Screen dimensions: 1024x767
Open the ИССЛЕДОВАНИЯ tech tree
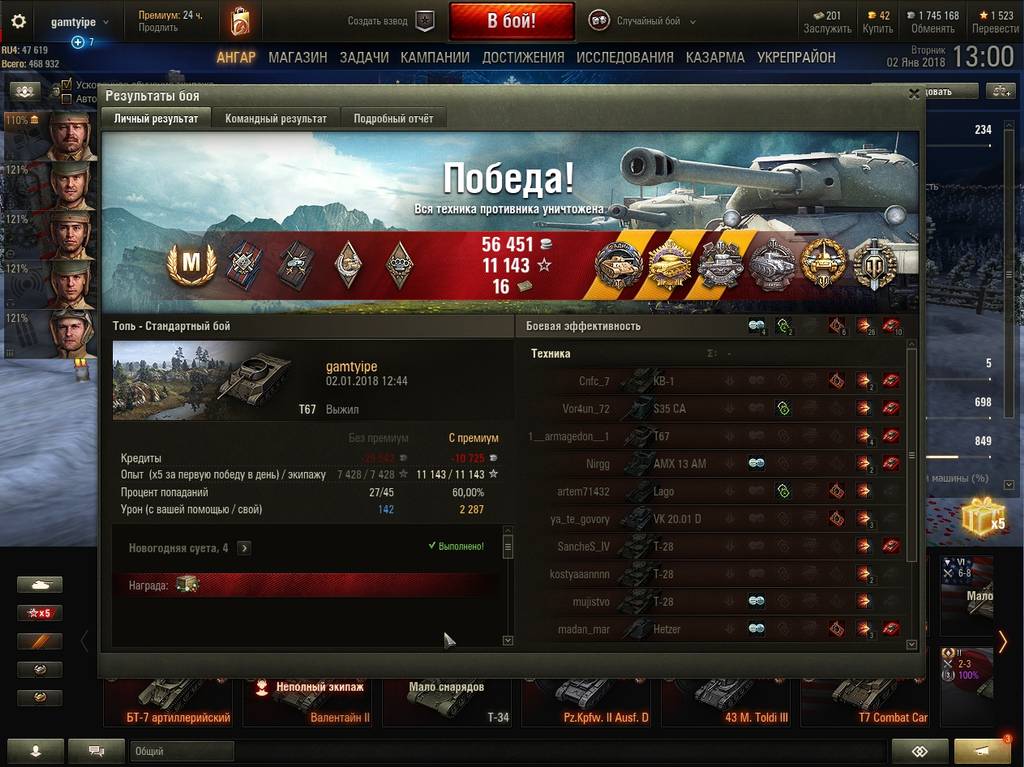(625, 58)
